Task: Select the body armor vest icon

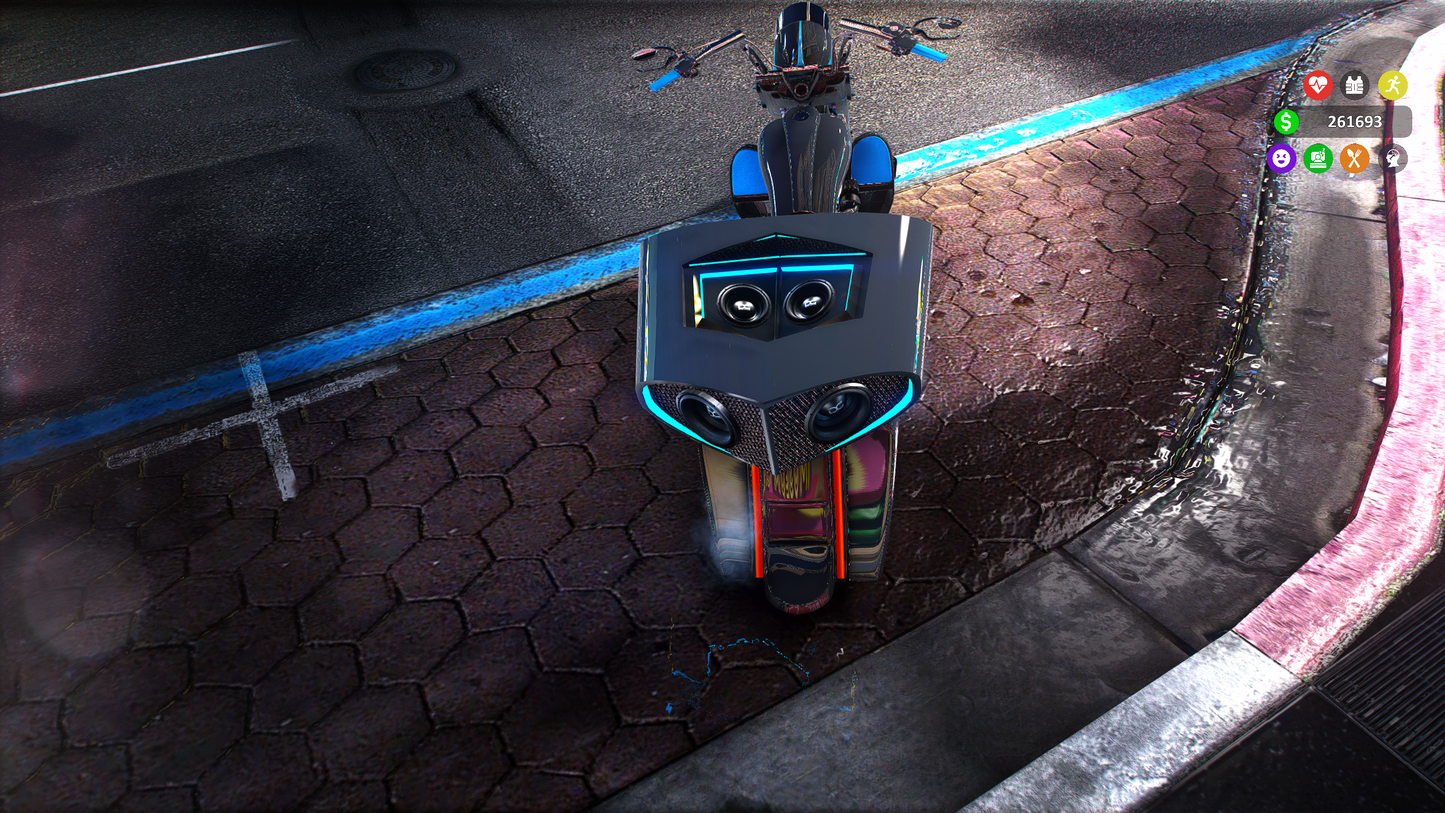Action: click(x=1354, y=85)
